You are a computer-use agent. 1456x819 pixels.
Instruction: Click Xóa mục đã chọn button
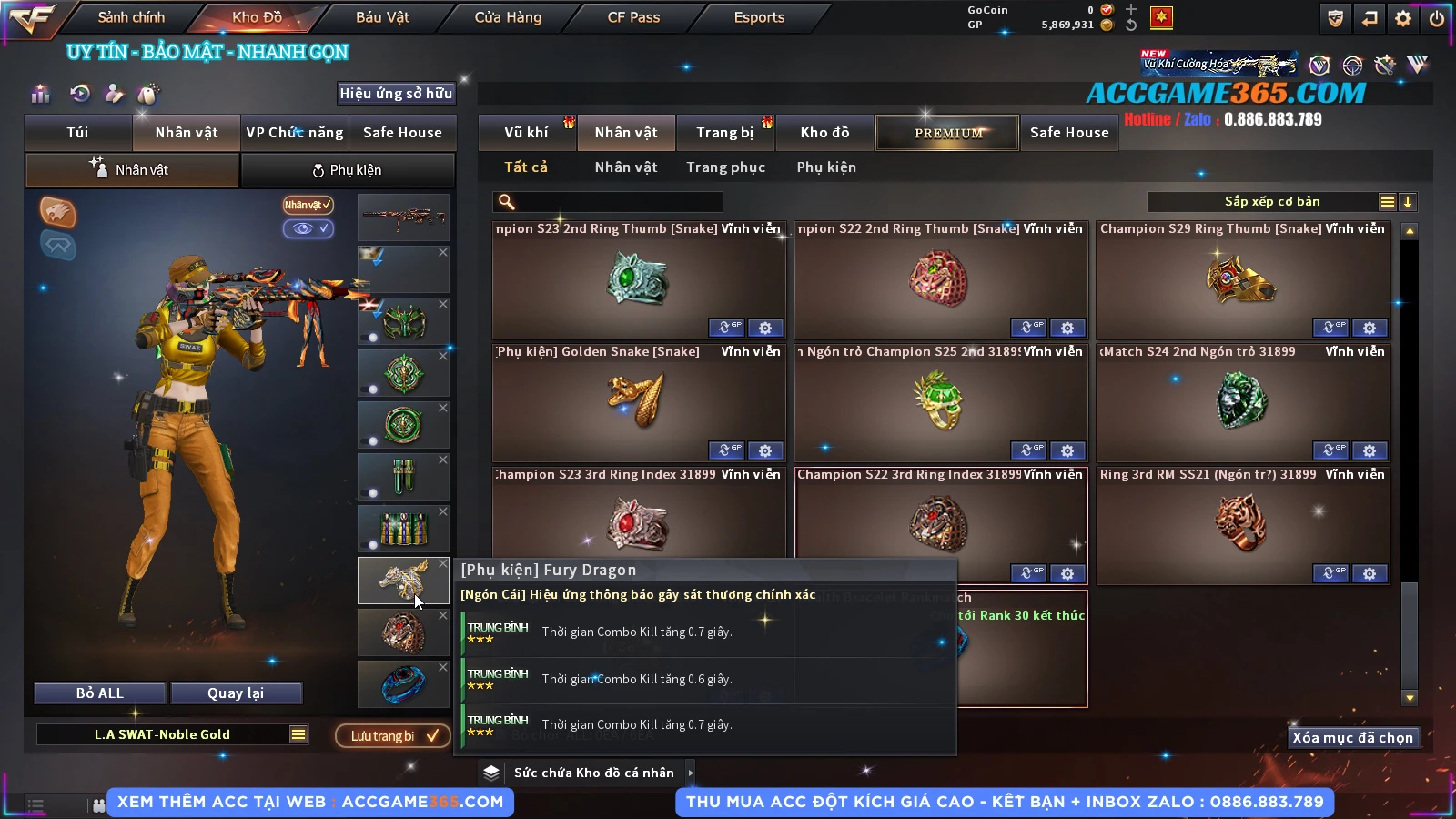[1352, 738]
